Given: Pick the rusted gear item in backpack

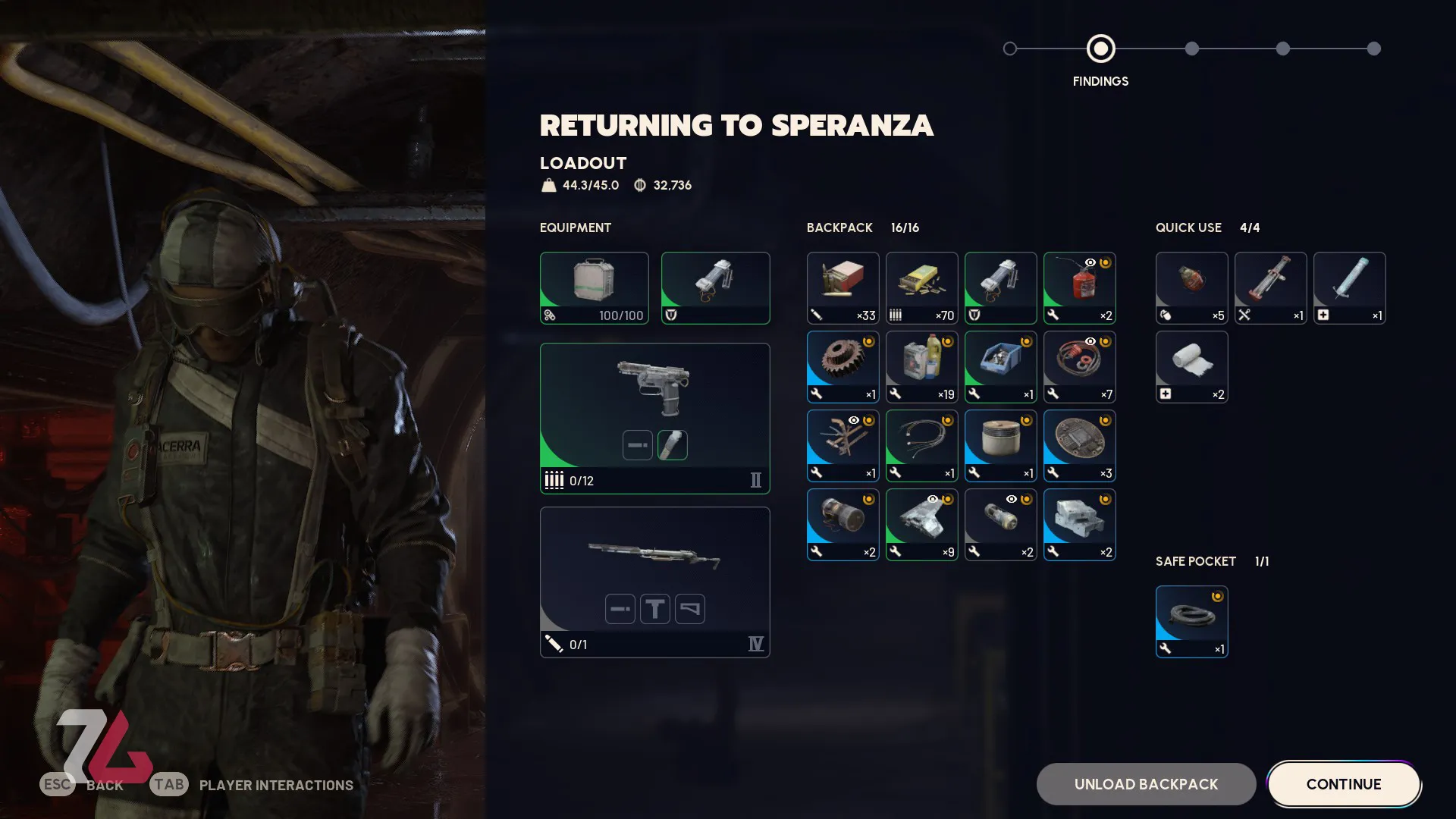Looking at the screenshot, I should click(x=843, y=367).
